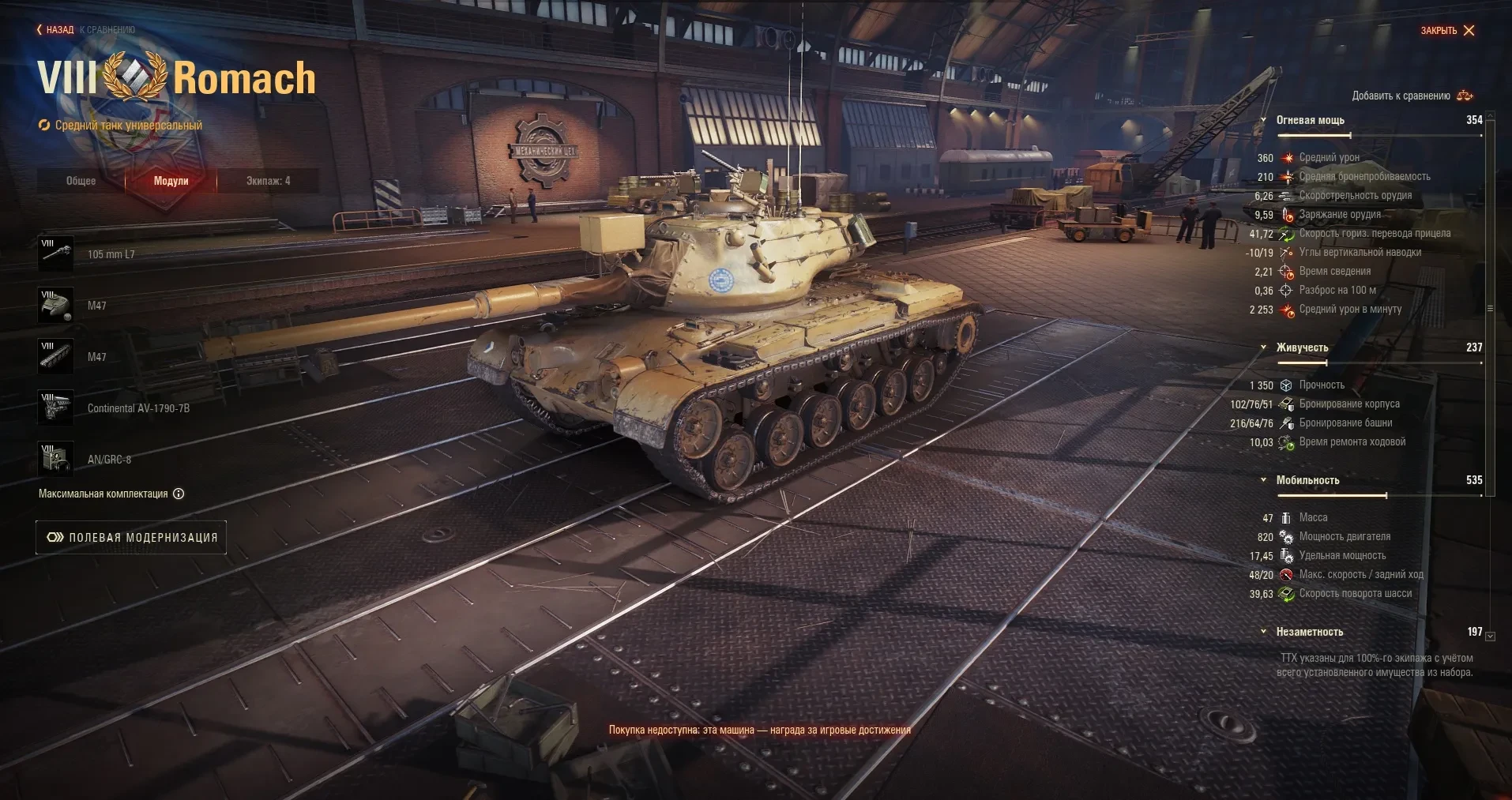Open the Экипаж: 4 tab
The height and width of the screenshot is (800, 1512).
pos(268,181)
